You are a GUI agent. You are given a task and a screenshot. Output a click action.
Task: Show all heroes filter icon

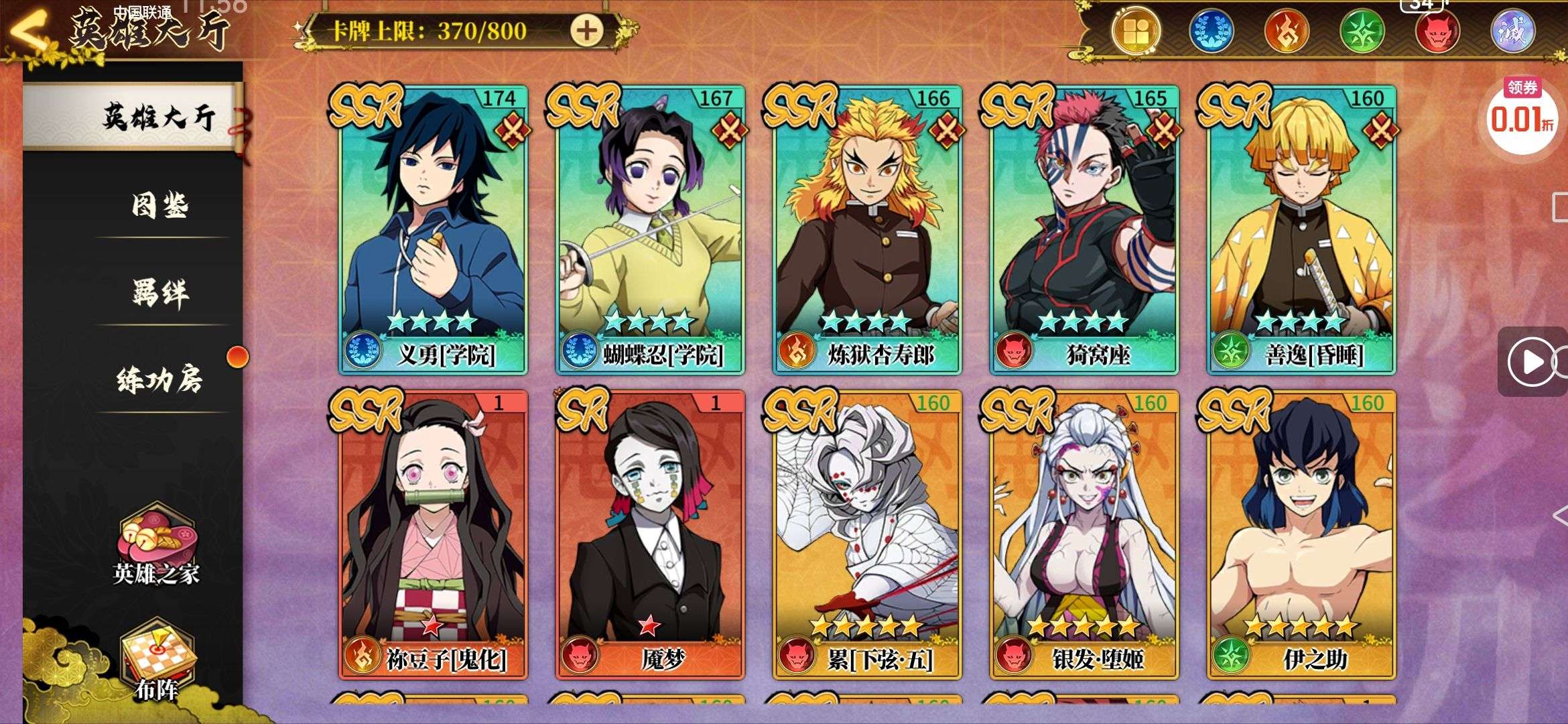click(x=1136, y=32)
